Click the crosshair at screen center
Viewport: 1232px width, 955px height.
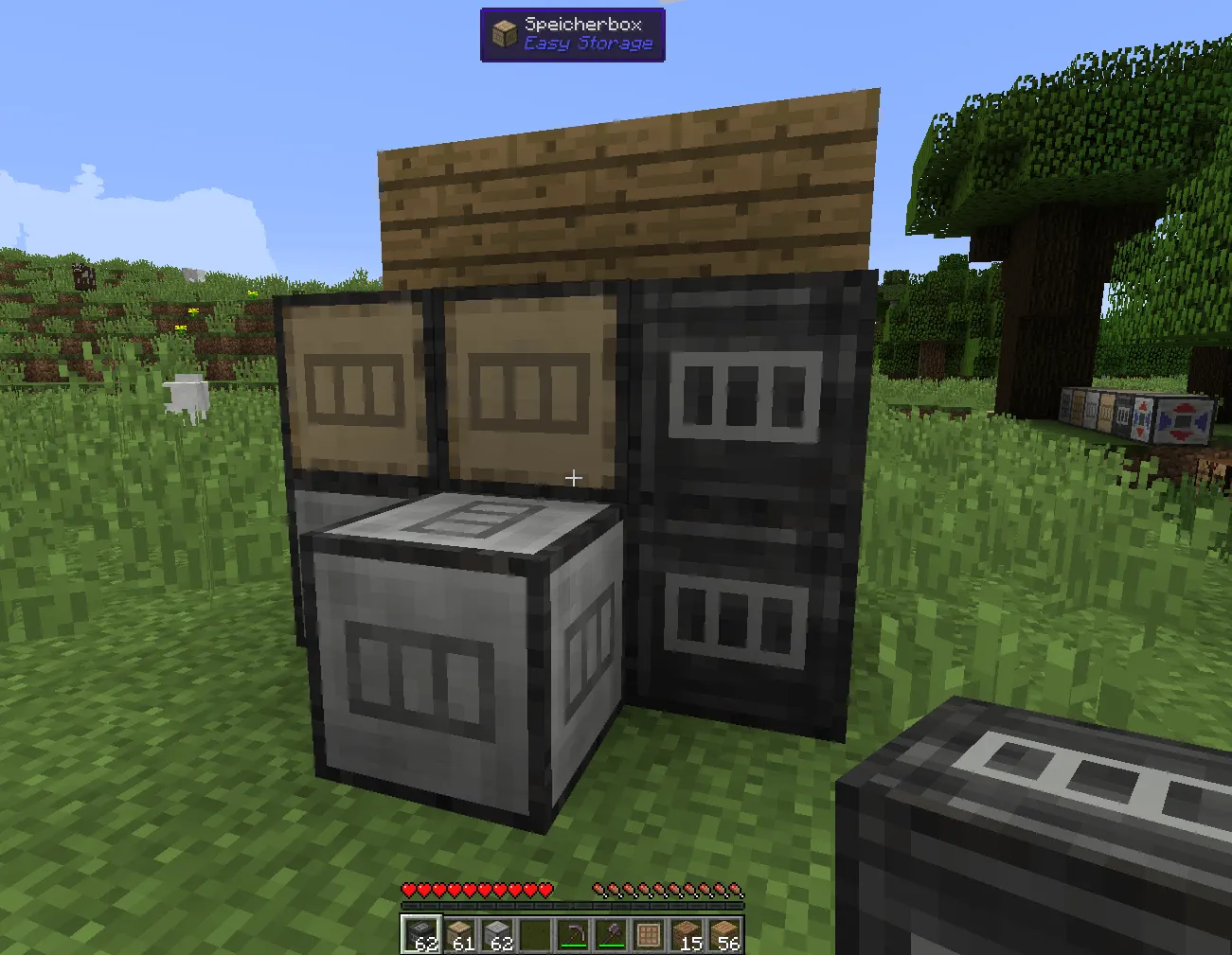click(x=573, y=477)
